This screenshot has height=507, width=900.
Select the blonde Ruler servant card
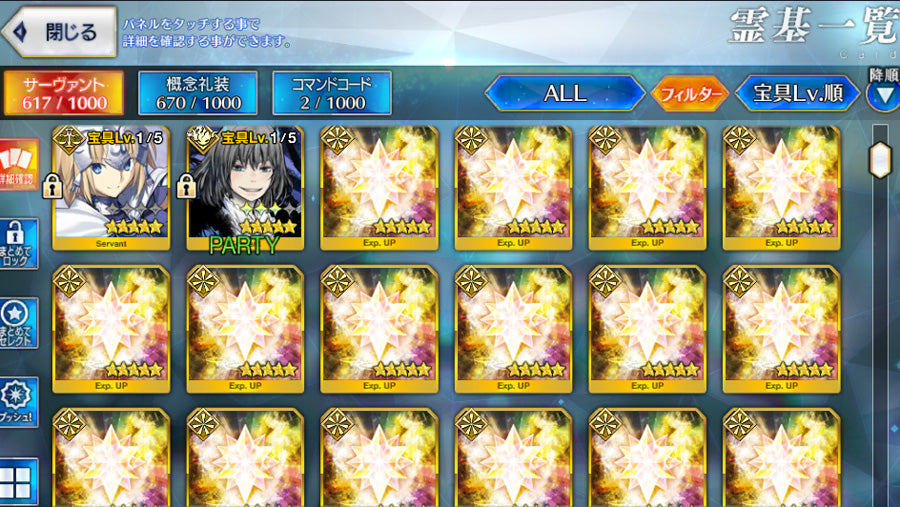pos(111,183)
